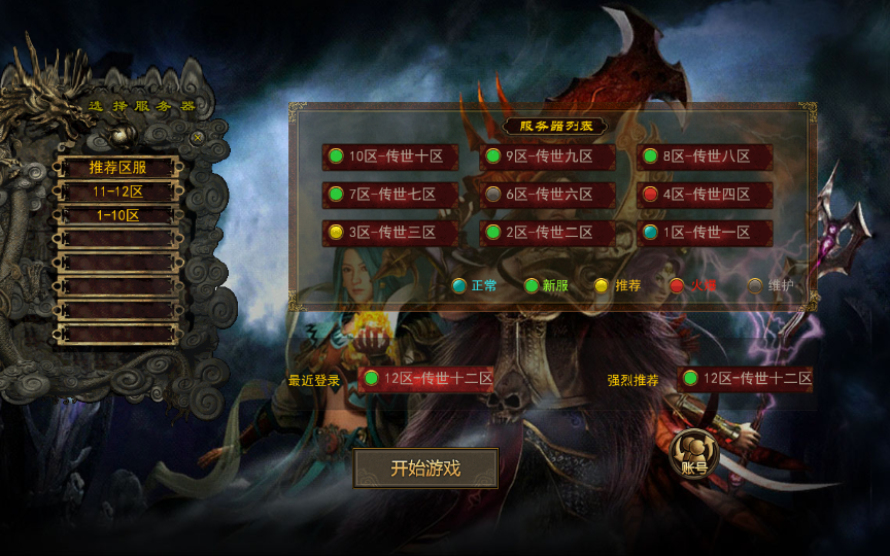Click server 4区-传世四区

[x=705, y=195]
